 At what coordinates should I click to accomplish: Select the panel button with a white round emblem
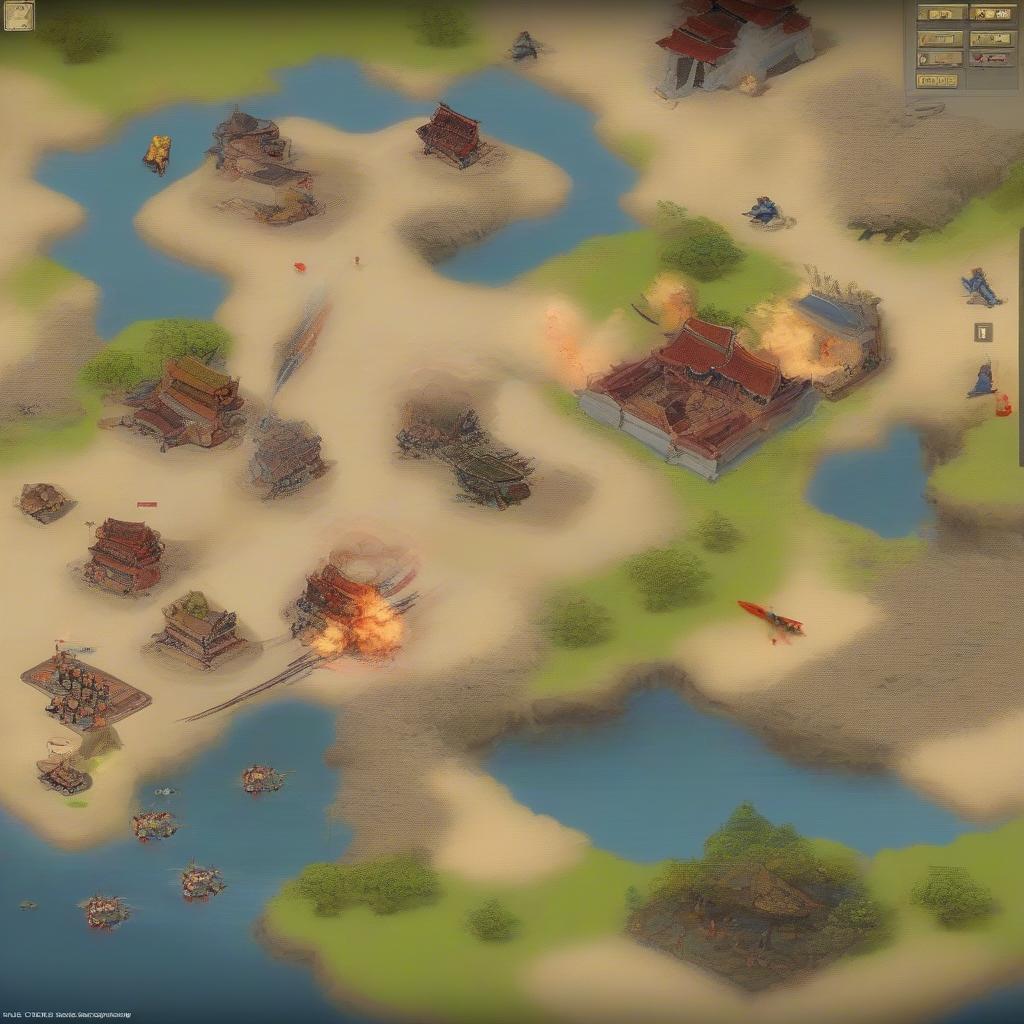pyautogui.click(x=940, y=59)
